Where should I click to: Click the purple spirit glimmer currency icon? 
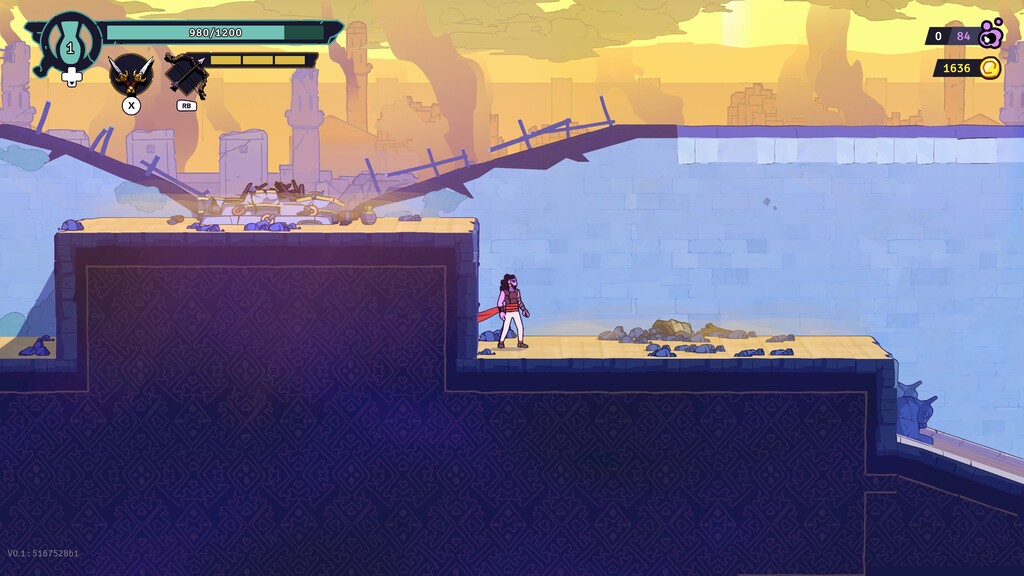[991, 35]
